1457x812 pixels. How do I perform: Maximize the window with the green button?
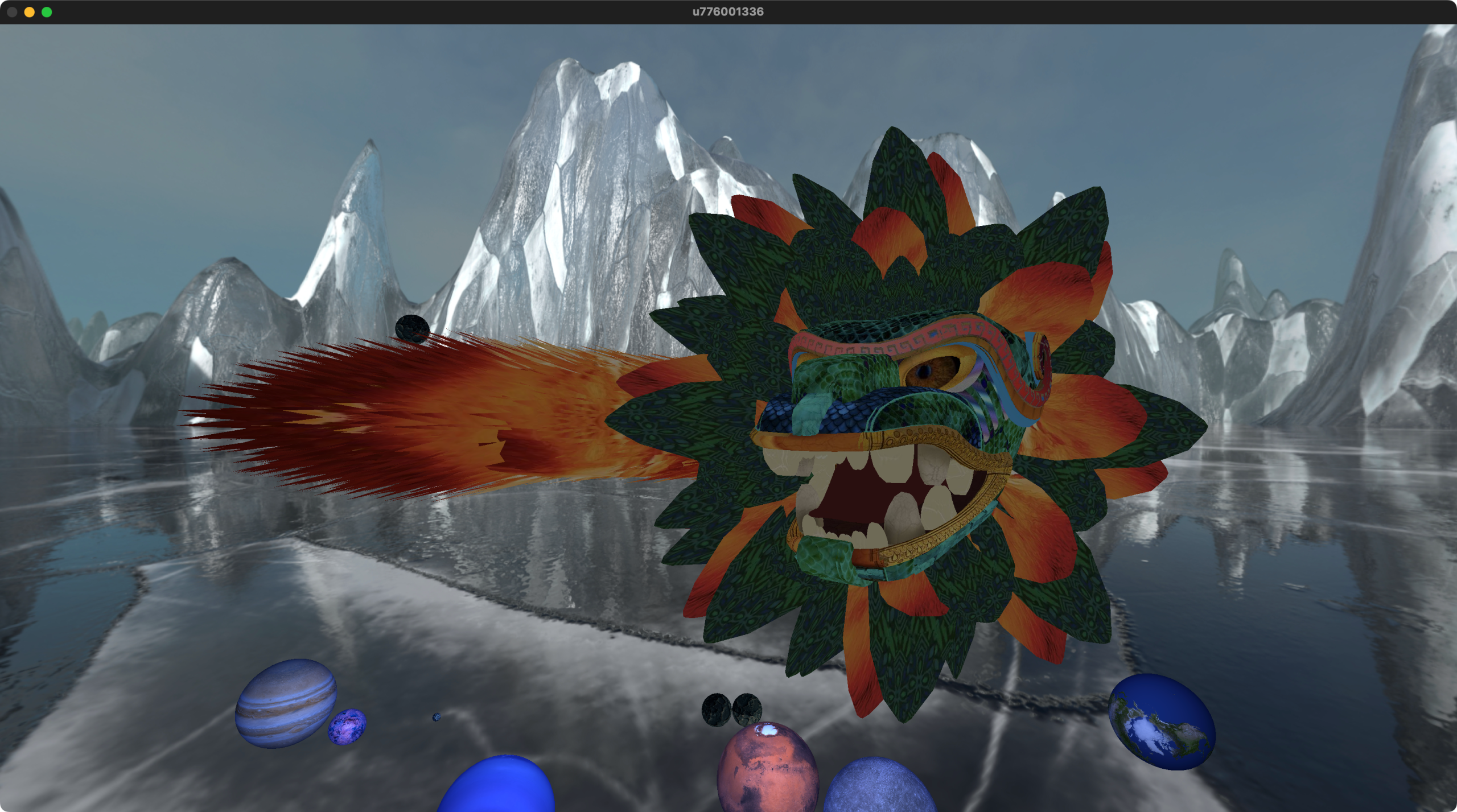pyautogui.click(x=47, y=12)
